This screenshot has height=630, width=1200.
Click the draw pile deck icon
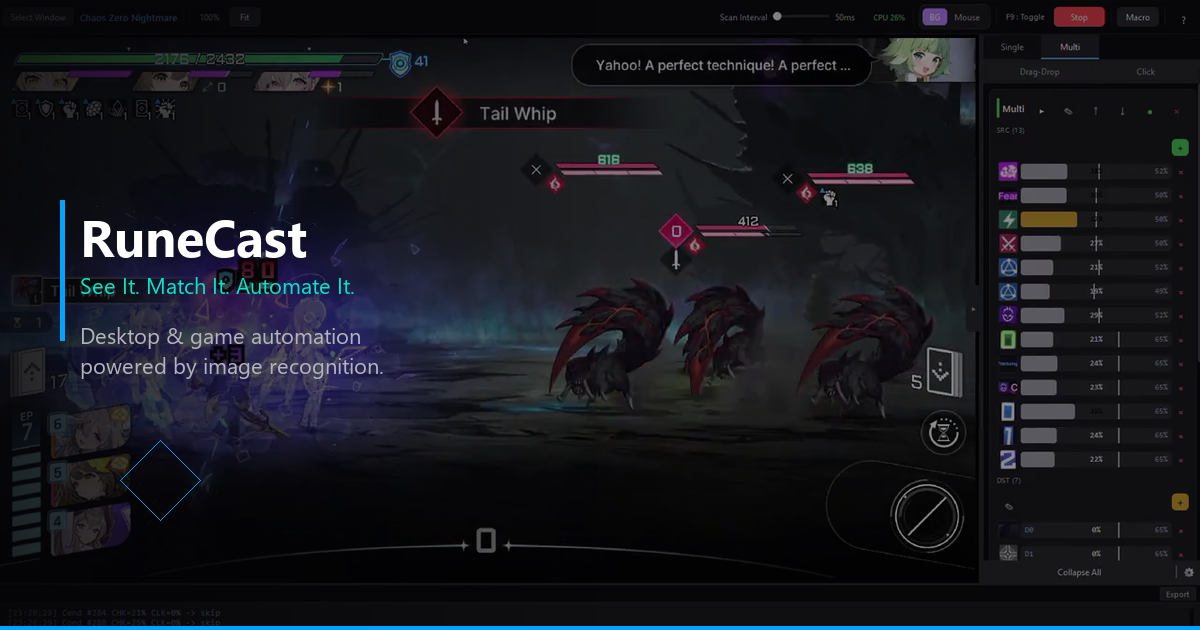coord(942,374)
